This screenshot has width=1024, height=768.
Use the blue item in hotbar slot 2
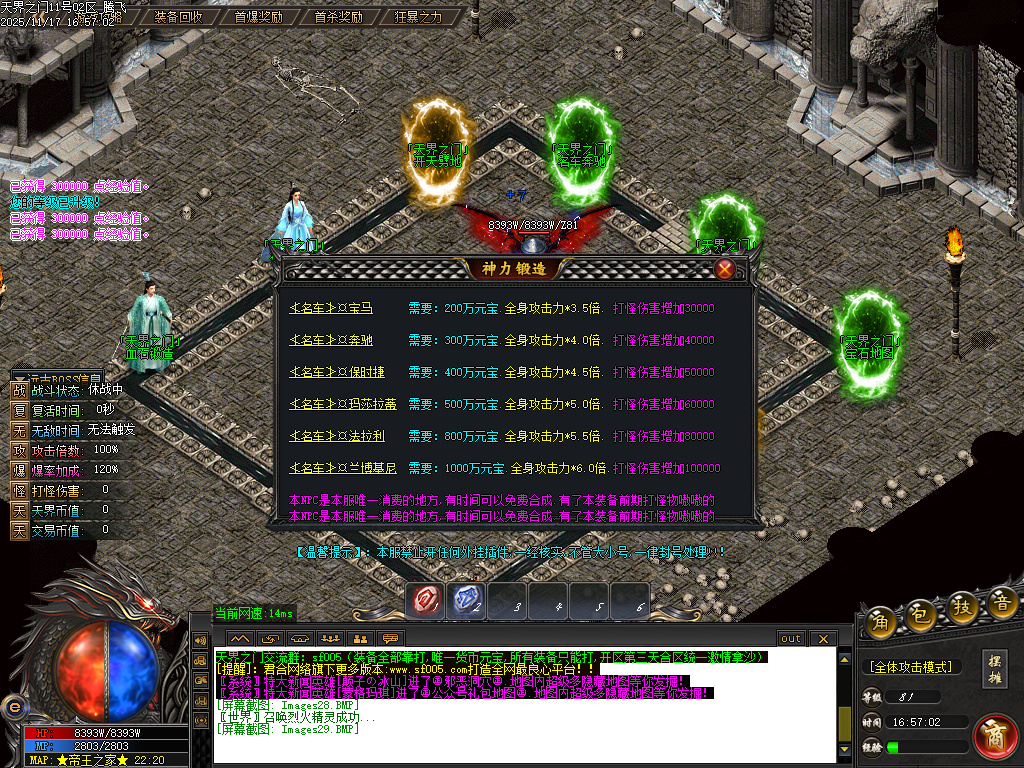(x=467, y=600)
